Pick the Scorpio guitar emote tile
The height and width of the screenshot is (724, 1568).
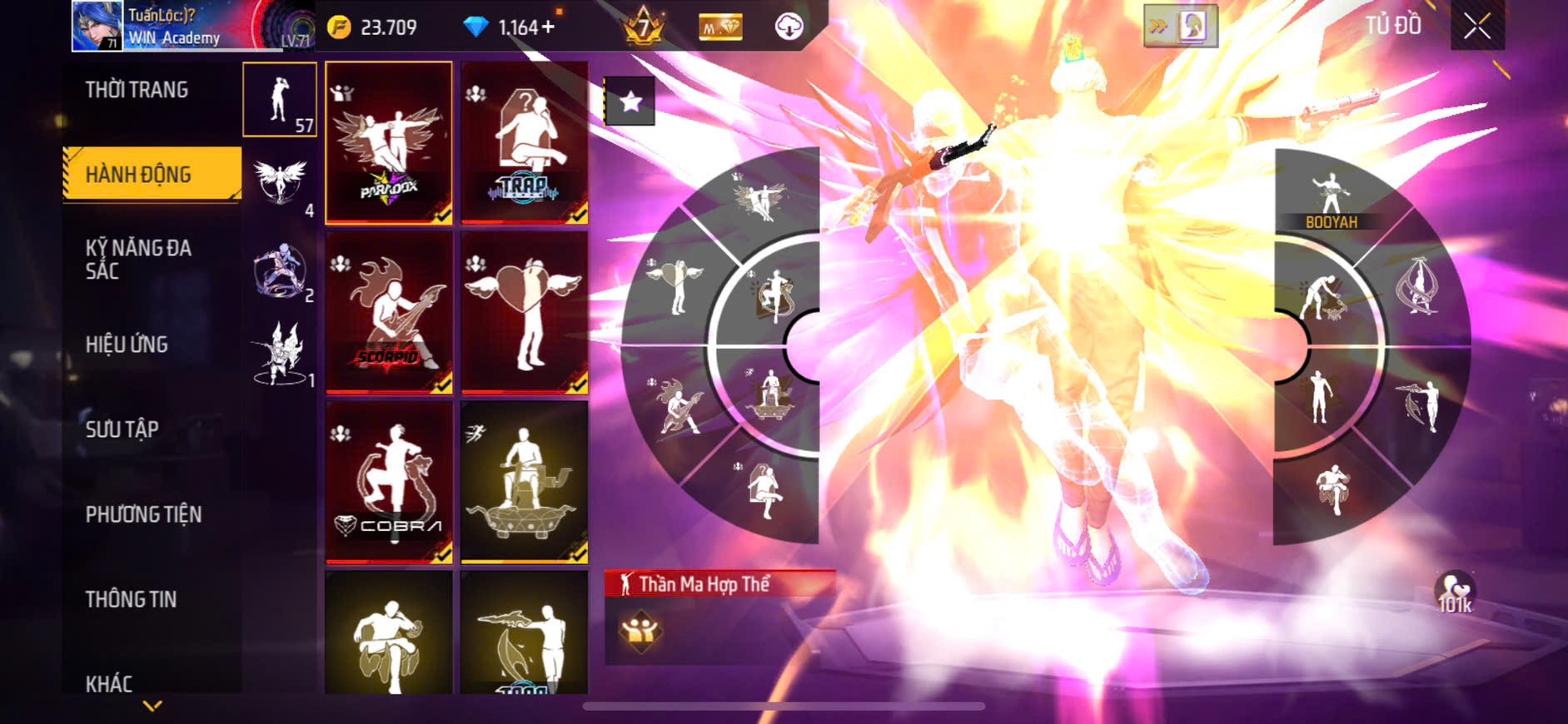point(389,312)
